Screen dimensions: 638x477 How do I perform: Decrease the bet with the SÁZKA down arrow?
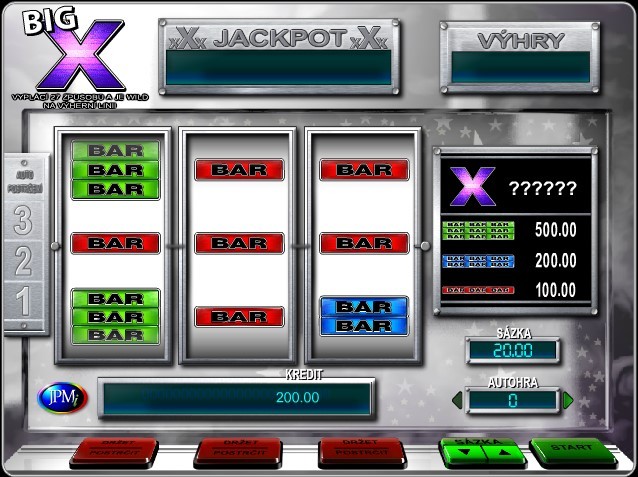464,452
